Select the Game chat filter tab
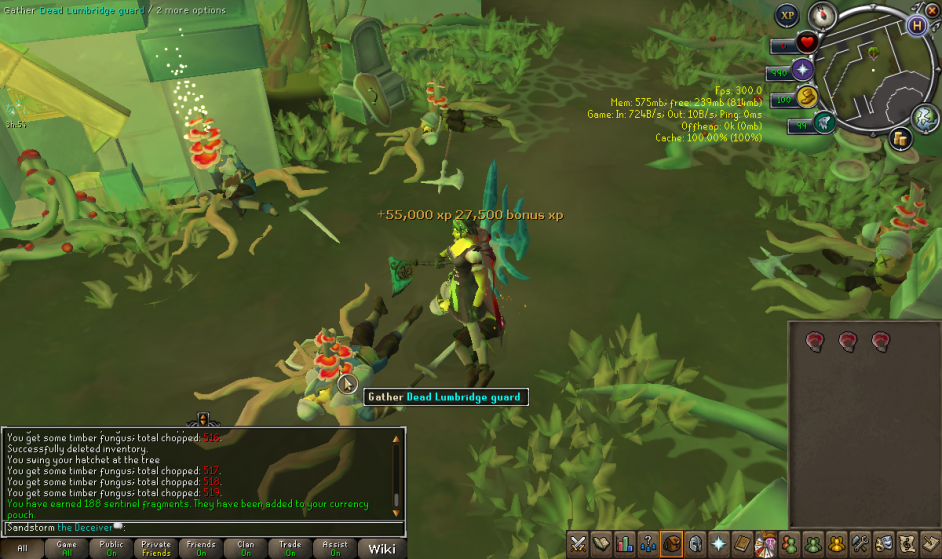The image size is (942, 559). (x=66, y=548)
